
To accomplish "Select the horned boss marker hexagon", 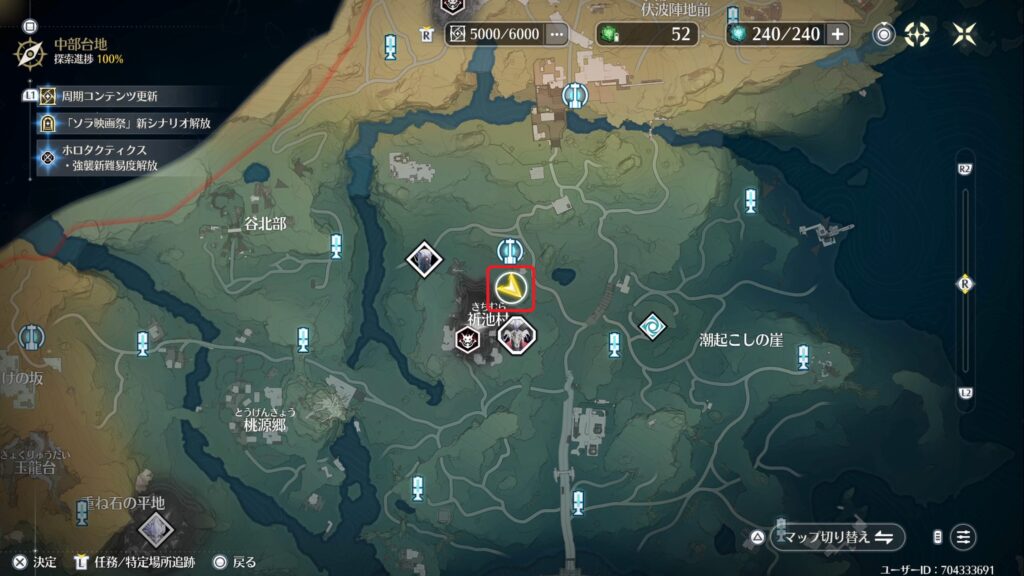I will click(x=517, y=337).
